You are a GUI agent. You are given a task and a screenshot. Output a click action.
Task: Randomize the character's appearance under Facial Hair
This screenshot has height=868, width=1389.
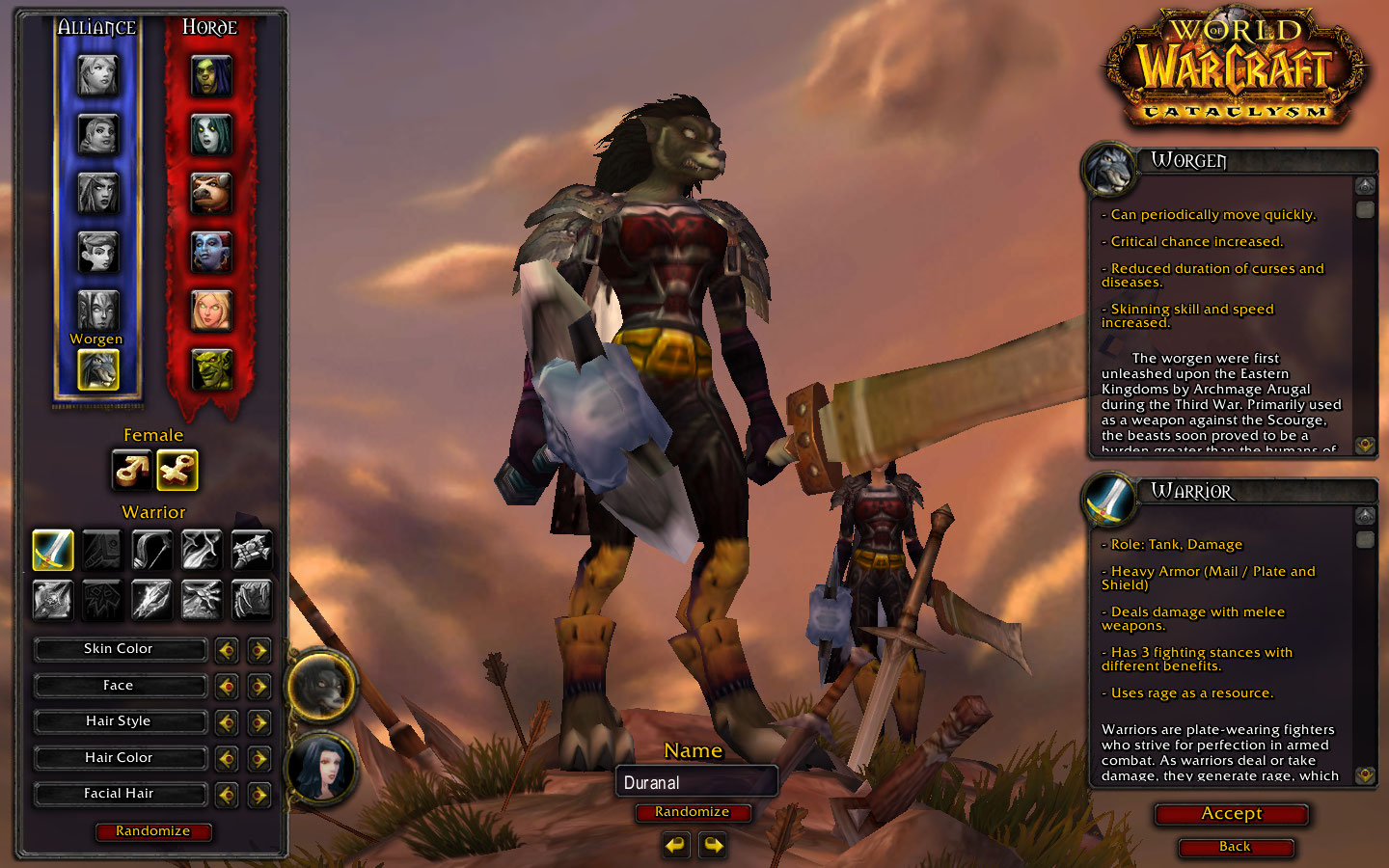coord(153,831)
